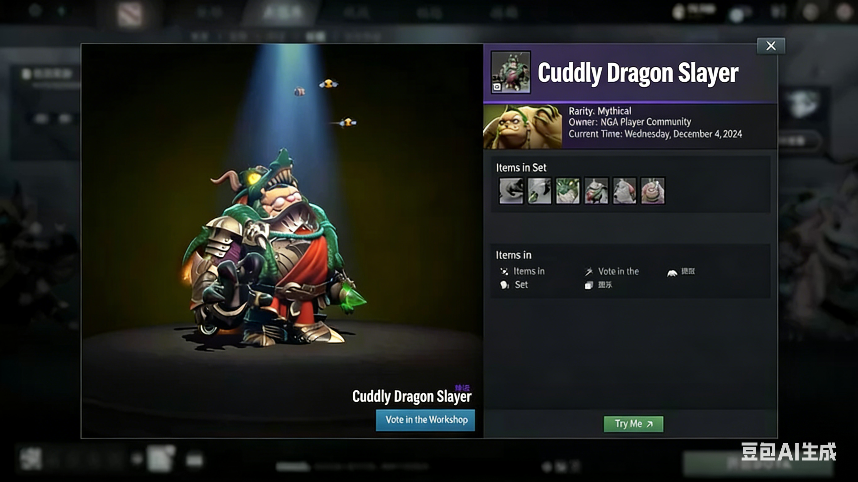The image size is (858, 482).
Task: Select the set thumbnail beside the title
Action: pos(510,73)
